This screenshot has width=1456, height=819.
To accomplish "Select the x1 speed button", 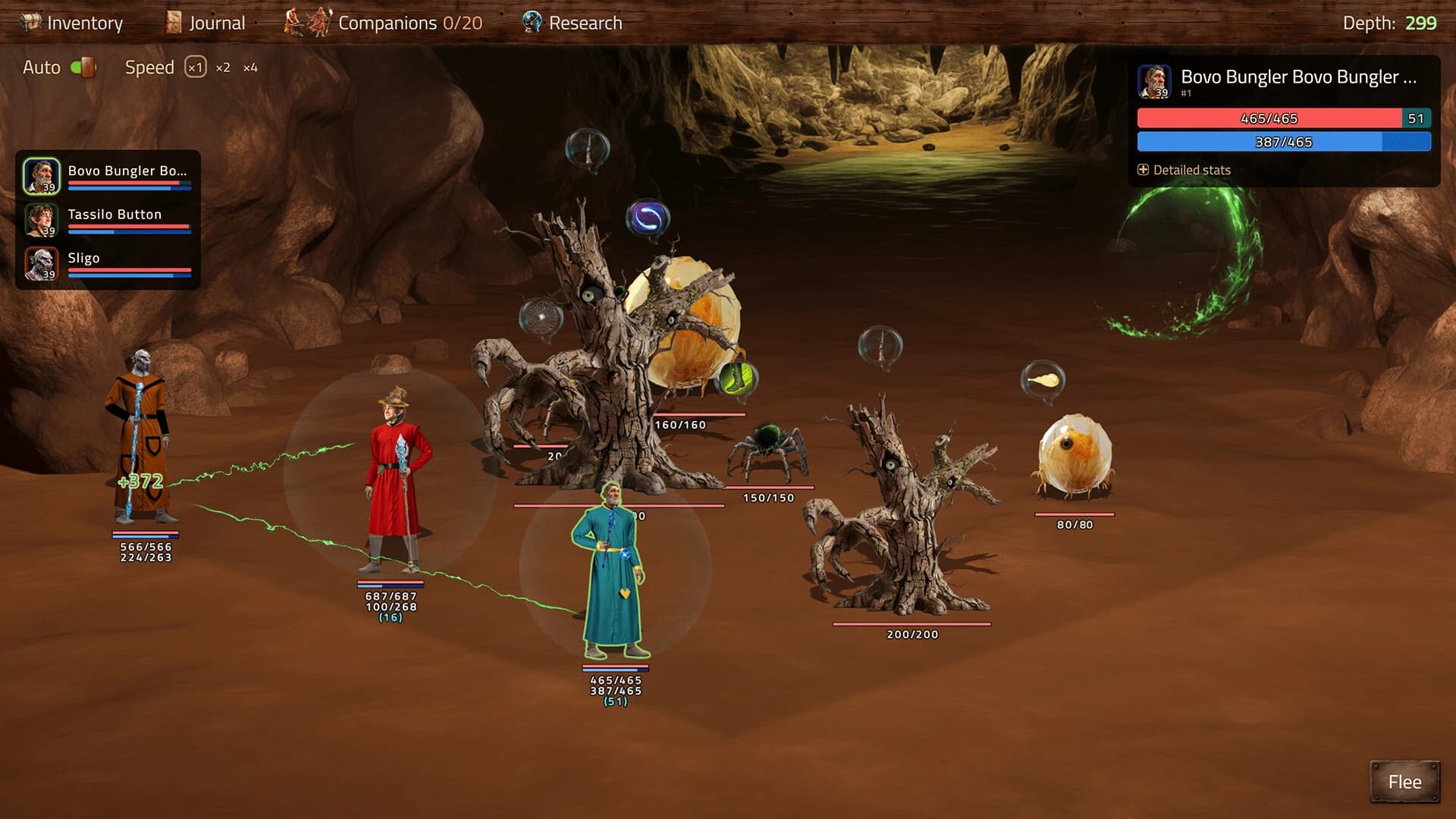I will pos(197,67).
